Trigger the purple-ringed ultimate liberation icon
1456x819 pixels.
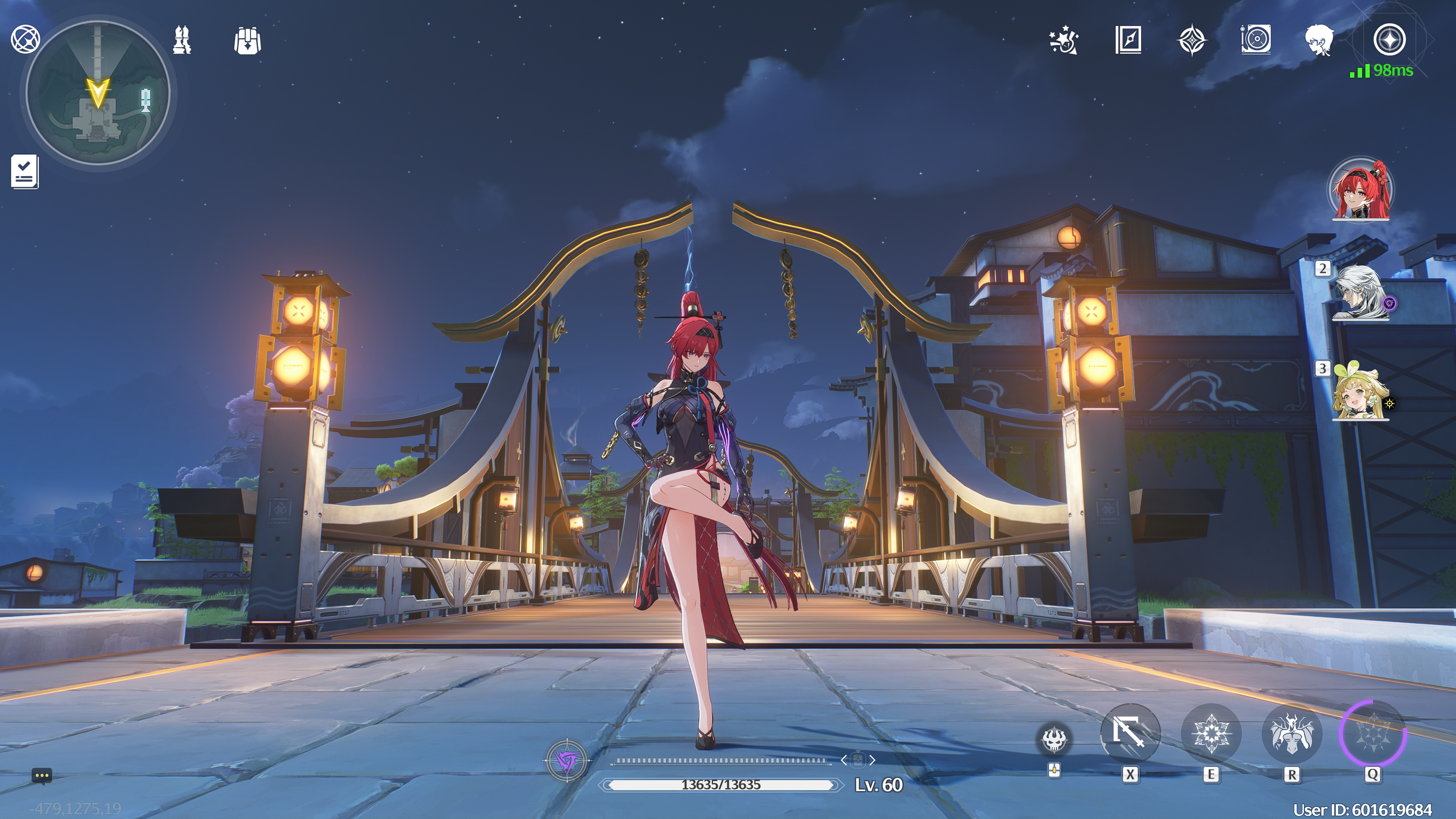pos(1372,733)
